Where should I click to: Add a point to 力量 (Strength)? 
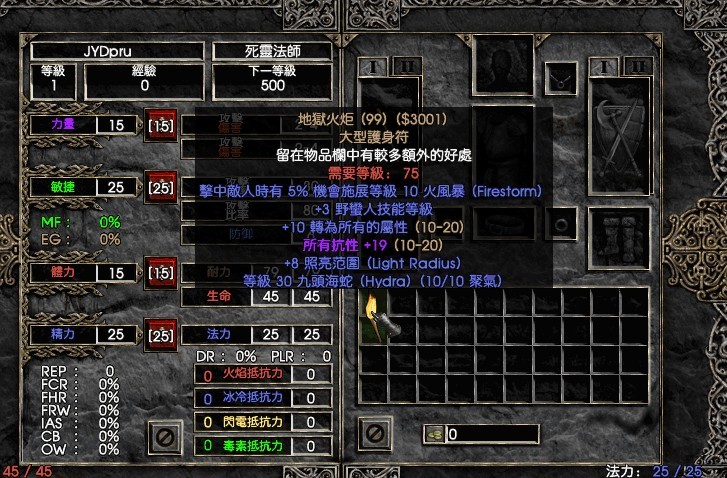pyautogui.click(x=160, y=125)
